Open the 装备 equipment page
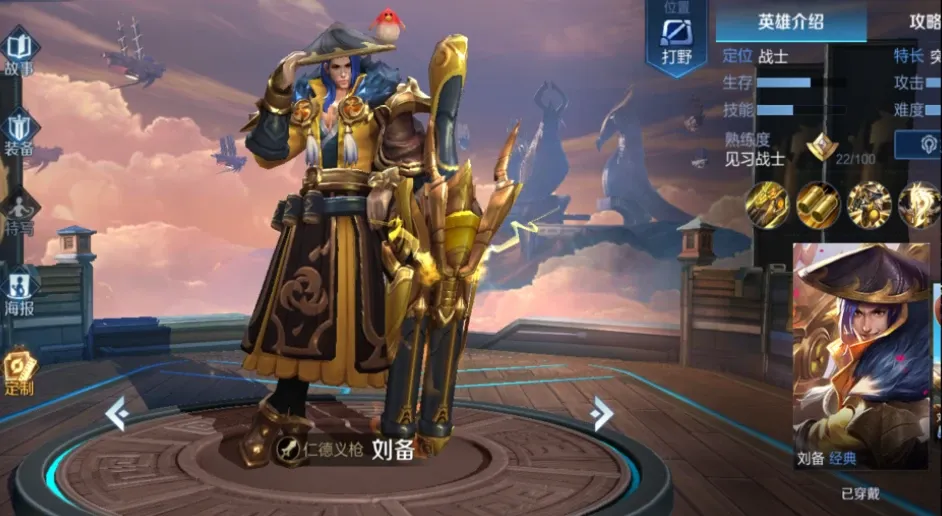This screenshot has width=942, height=516. coord(19,134)
